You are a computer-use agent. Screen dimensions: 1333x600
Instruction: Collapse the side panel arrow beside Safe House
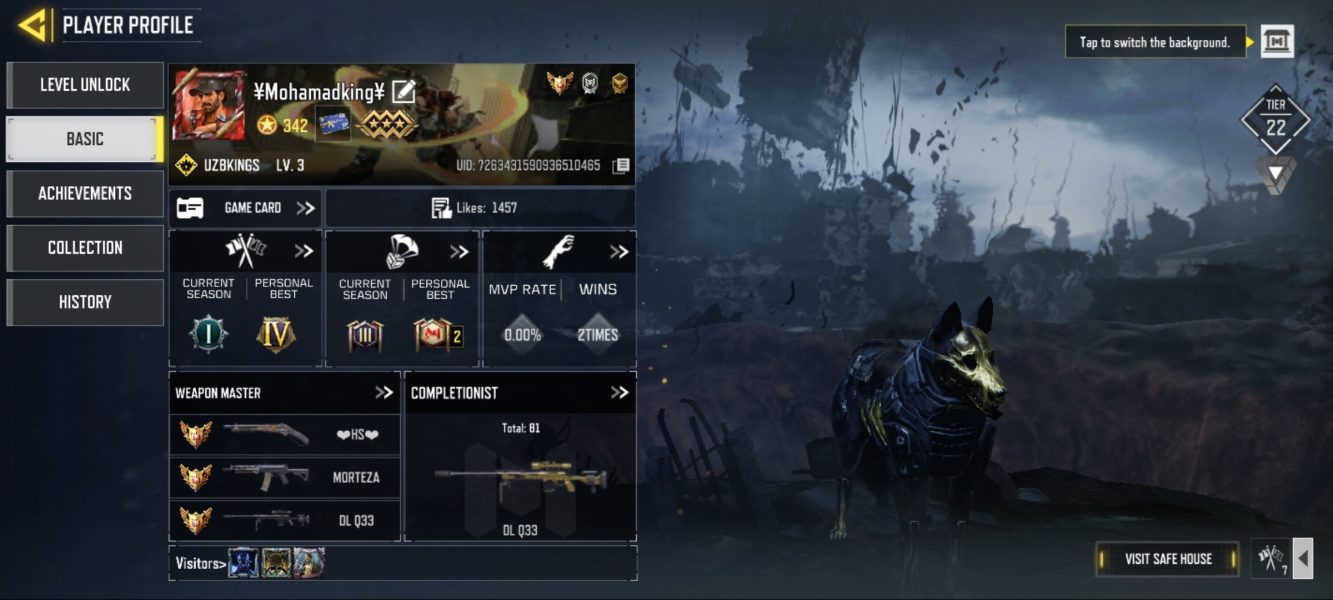coord(1302,559)
